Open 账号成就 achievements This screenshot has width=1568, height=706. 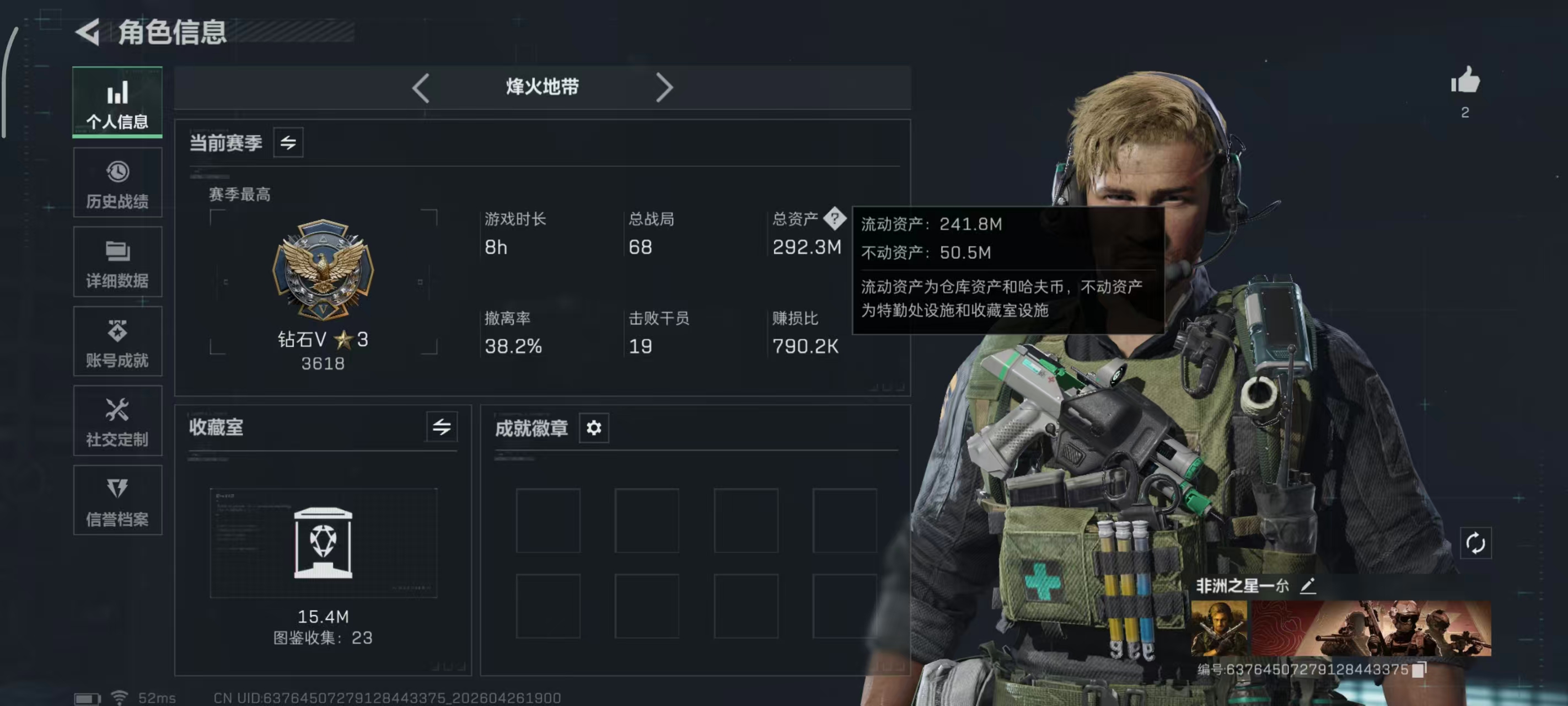[x=117, y=341]
